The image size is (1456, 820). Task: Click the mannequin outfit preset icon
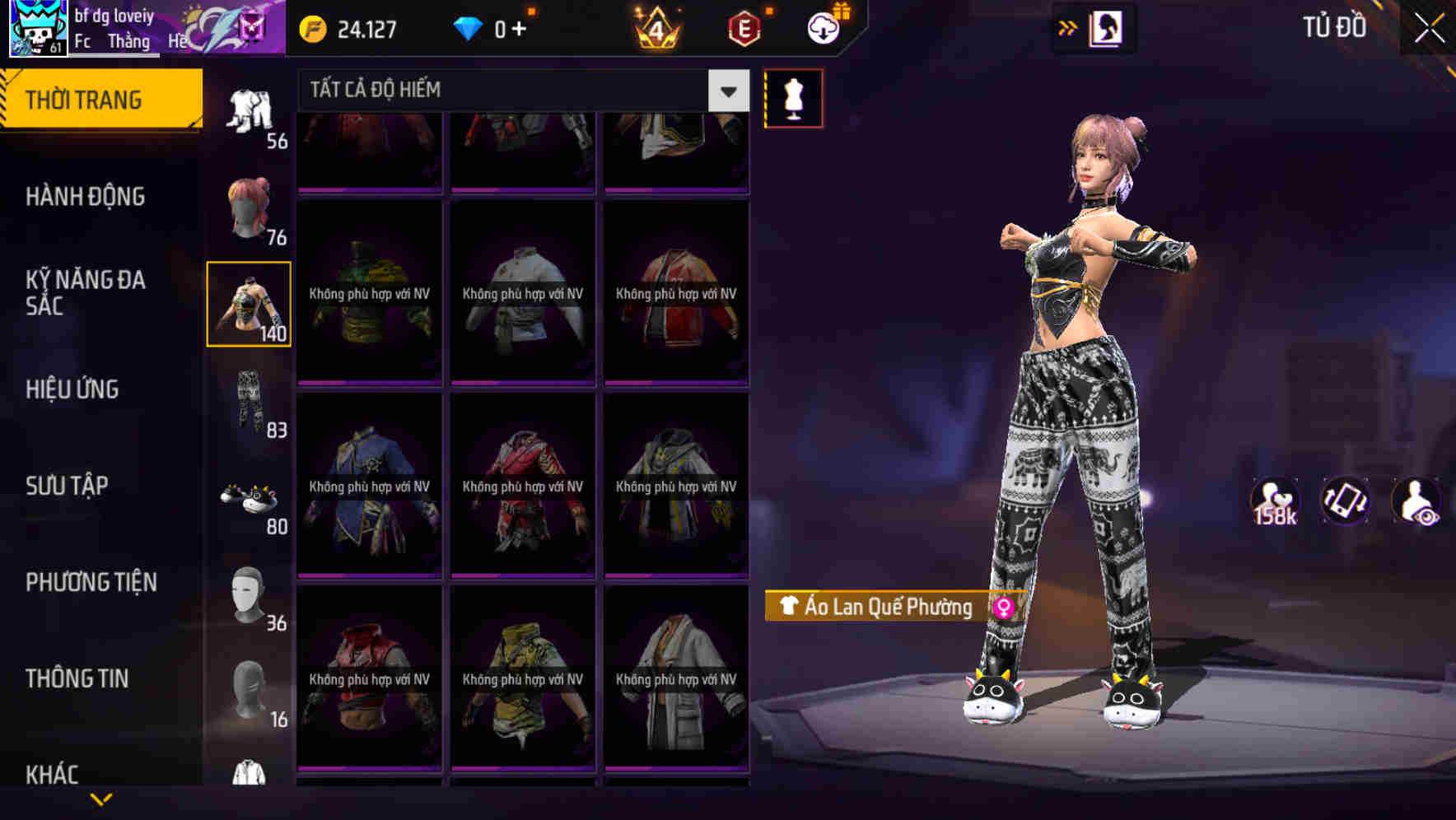(x=793, y=97)
